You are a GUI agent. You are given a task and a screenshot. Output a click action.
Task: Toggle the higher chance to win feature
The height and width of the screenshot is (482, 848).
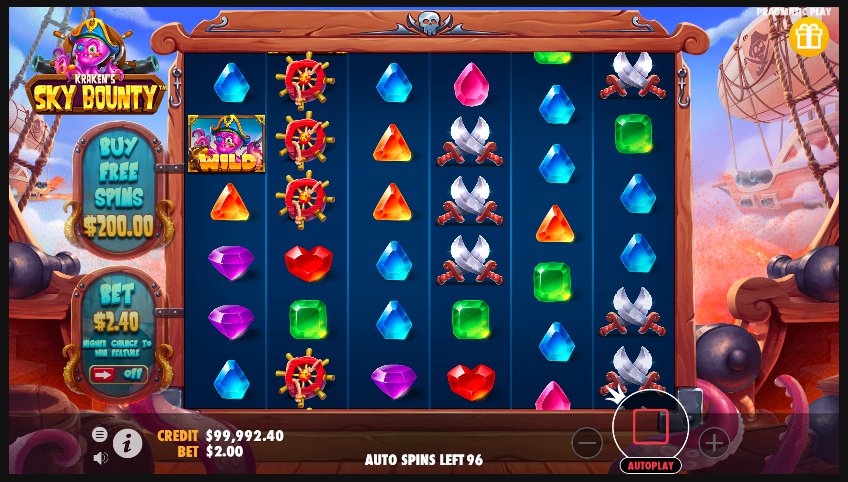tap(118, 374)
